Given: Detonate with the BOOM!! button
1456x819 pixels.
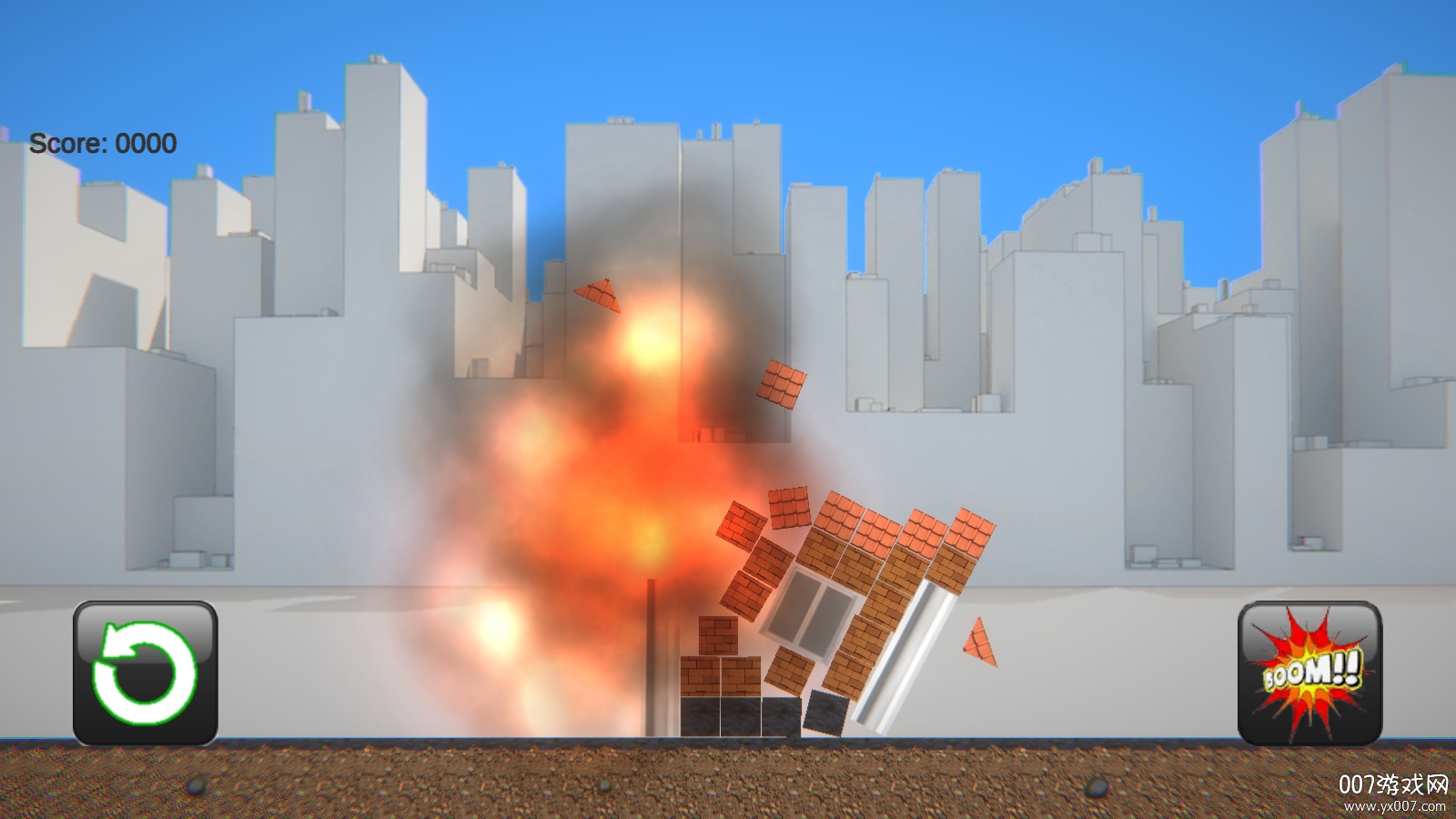Looking at the screenshot, I should (x=1309, y=672).
